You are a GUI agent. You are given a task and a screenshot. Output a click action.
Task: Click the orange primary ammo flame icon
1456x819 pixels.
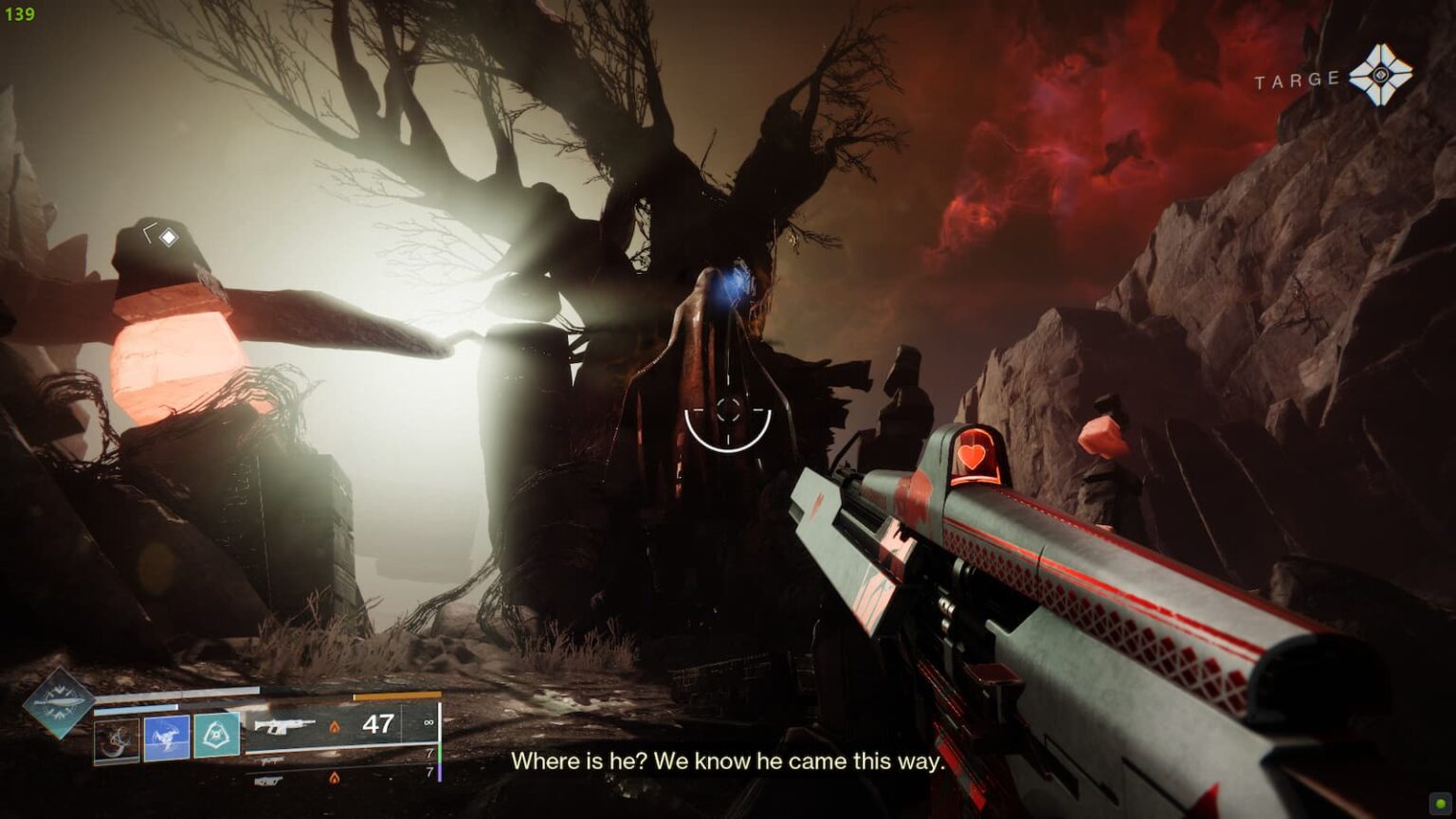click(x=335, y=727)
